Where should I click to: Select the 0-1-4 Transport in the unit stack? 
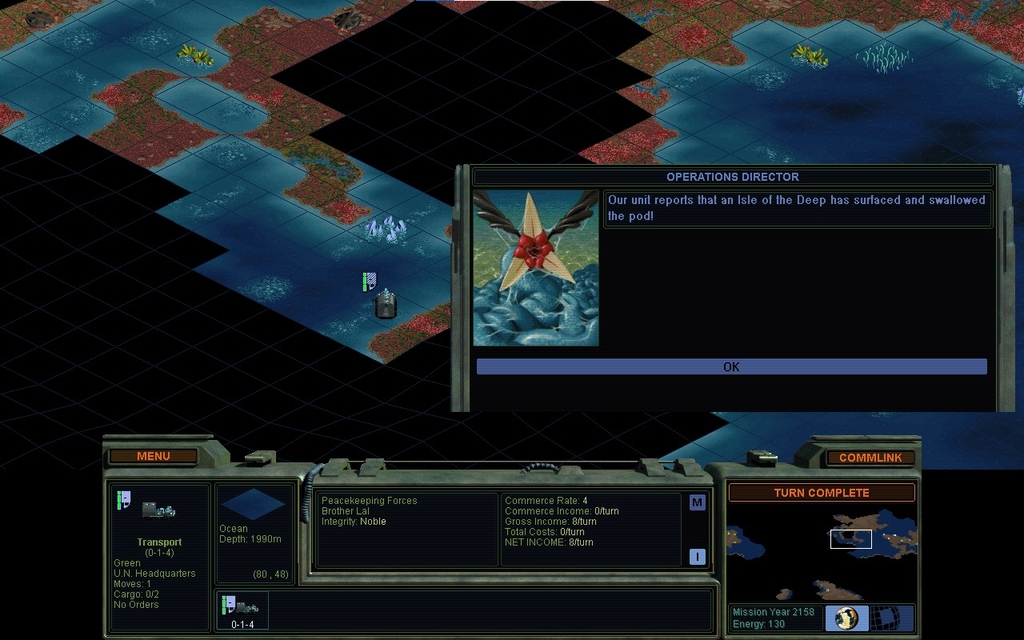[243, 610]
